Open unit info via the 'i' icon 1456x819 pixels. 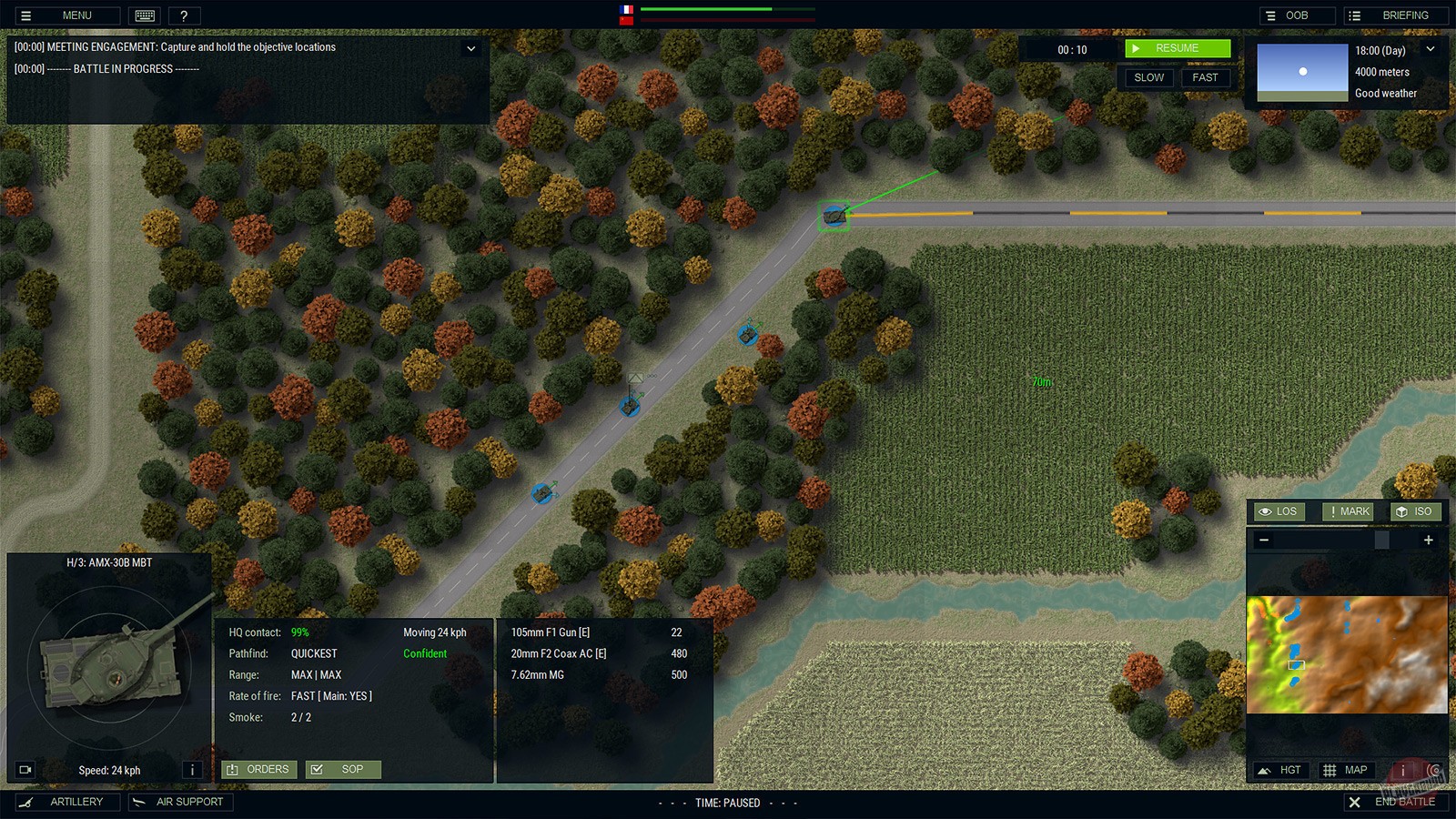click(x=192, y=770)
